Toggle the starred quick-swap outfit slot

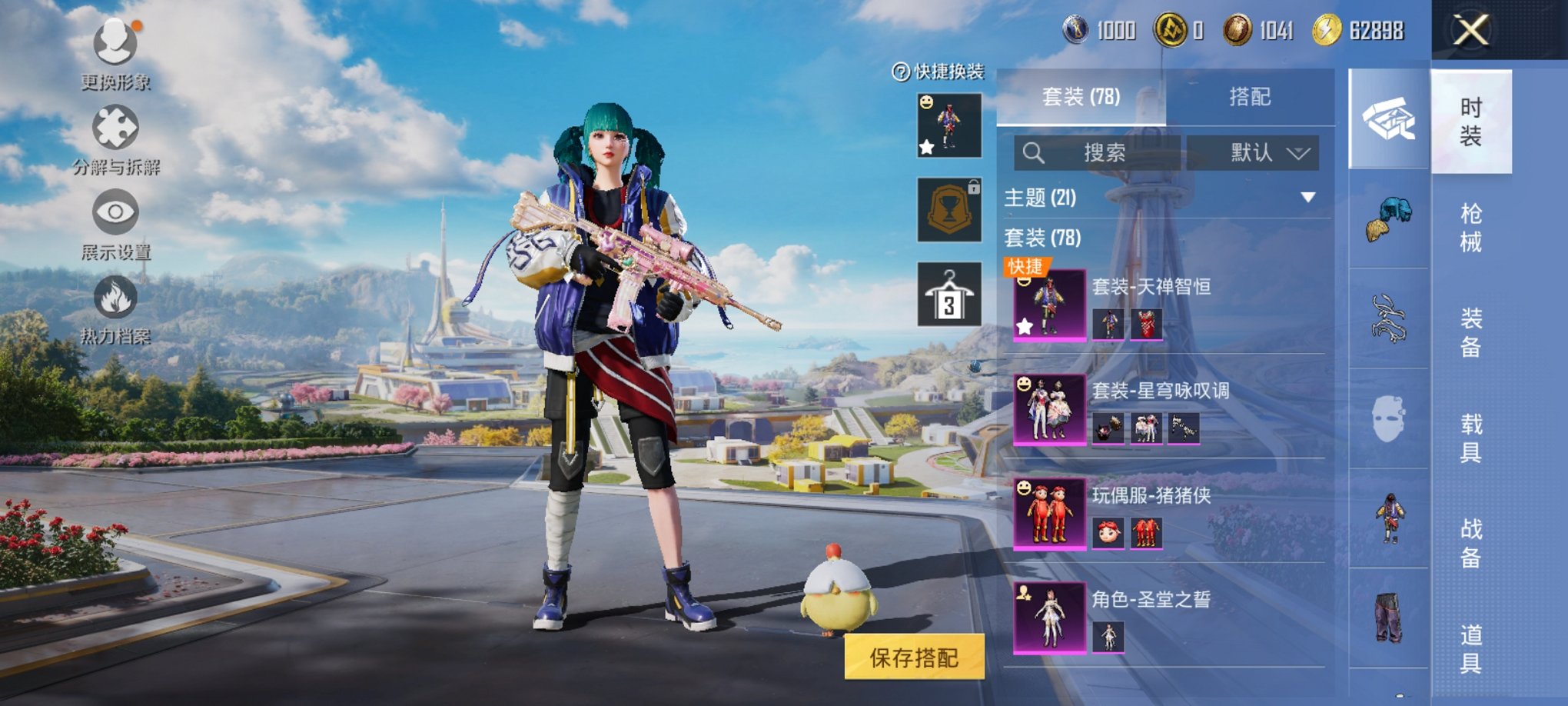(x=948, y=125)
